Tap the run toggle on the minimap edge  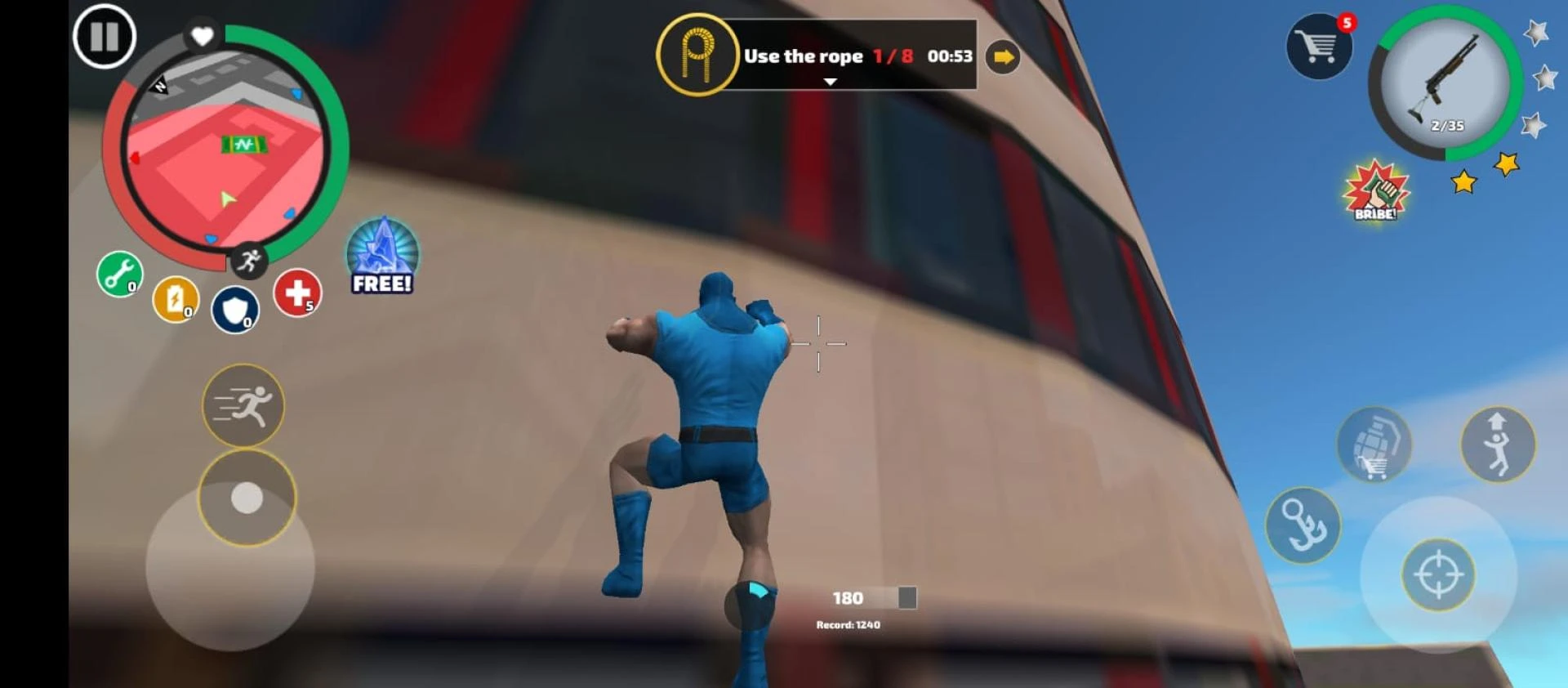pos(249,258)
